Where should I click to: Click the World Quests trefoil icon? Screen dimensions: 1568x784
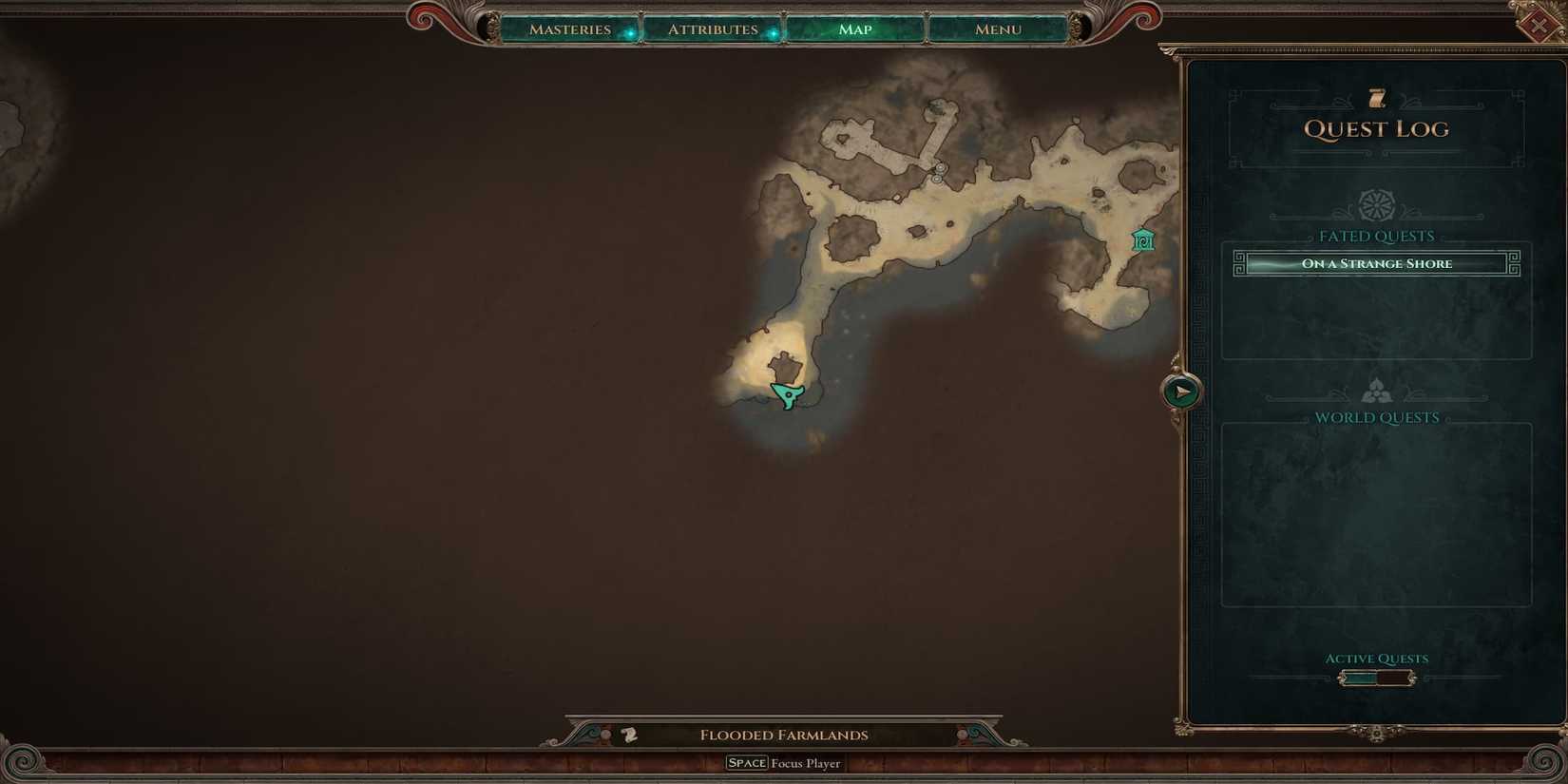(1376, 389)
